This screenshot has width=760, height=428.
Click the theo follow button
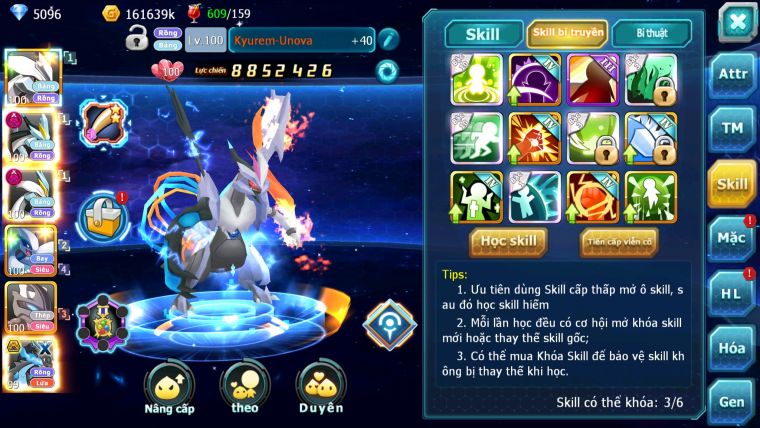245,388
